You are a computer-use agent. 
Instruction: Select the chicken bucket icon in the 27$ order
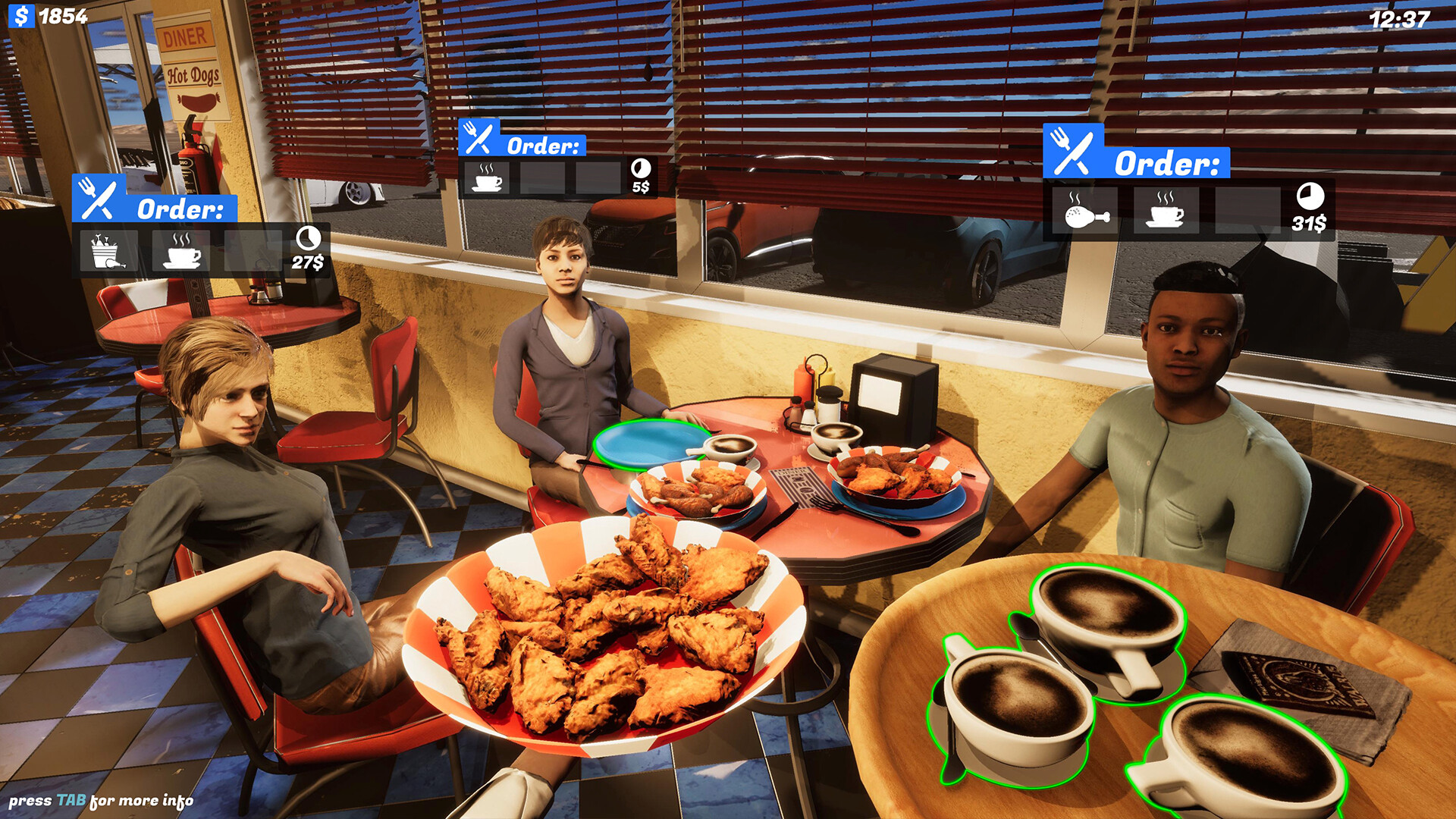click(x=106, y=252)
